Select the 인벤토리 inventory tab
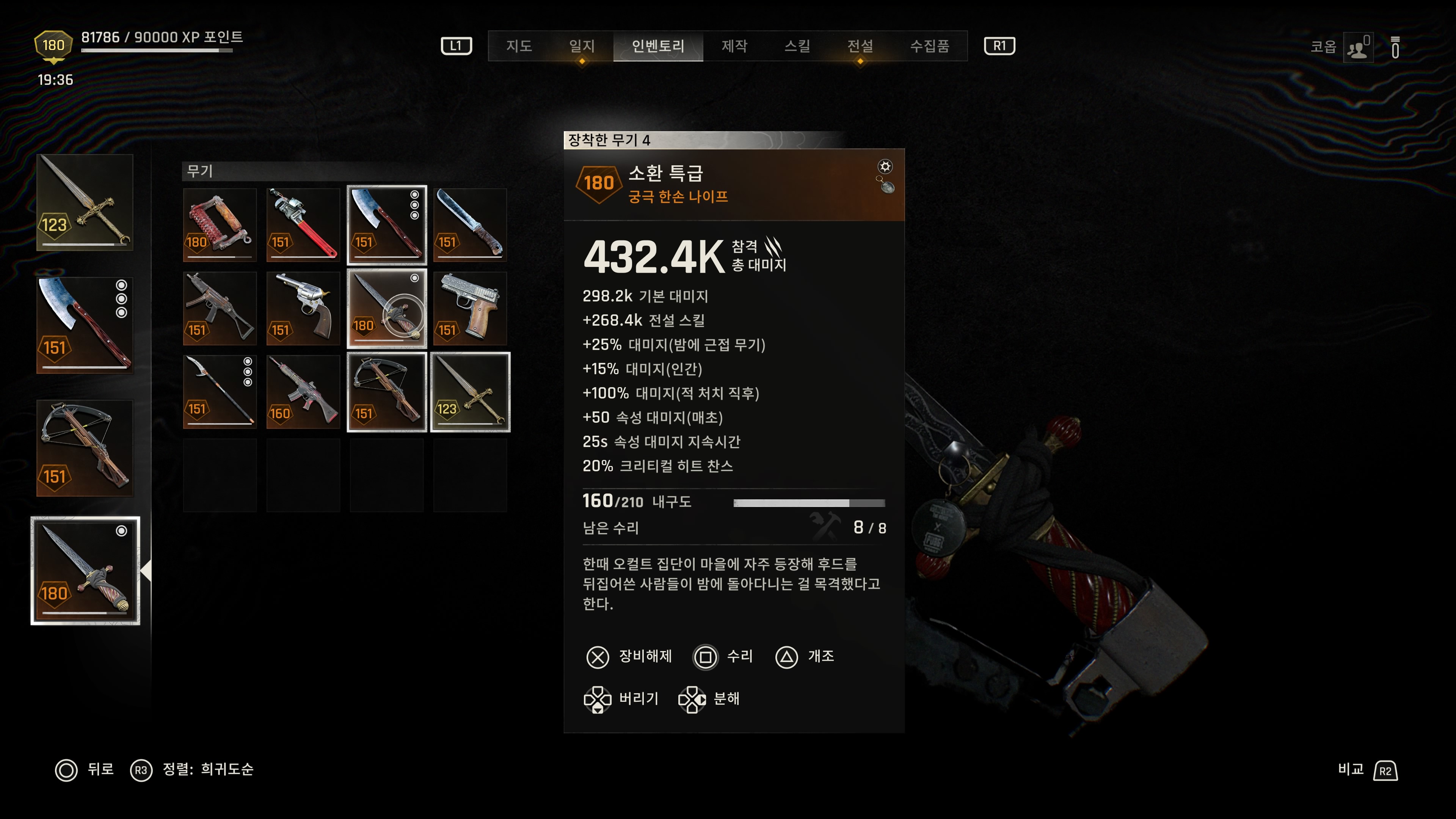The width and height of the screenshot is (1456, 819). tap(658, 46)
